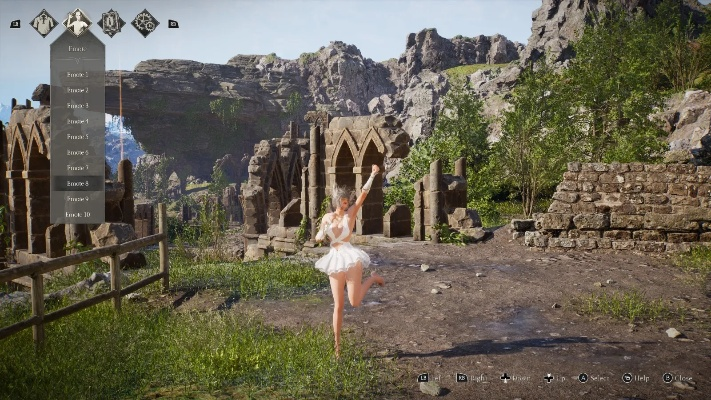This screenshot has height=400, width=711.
Task: Select Emote 1 from the list
Action: click(x=77, y=74)
